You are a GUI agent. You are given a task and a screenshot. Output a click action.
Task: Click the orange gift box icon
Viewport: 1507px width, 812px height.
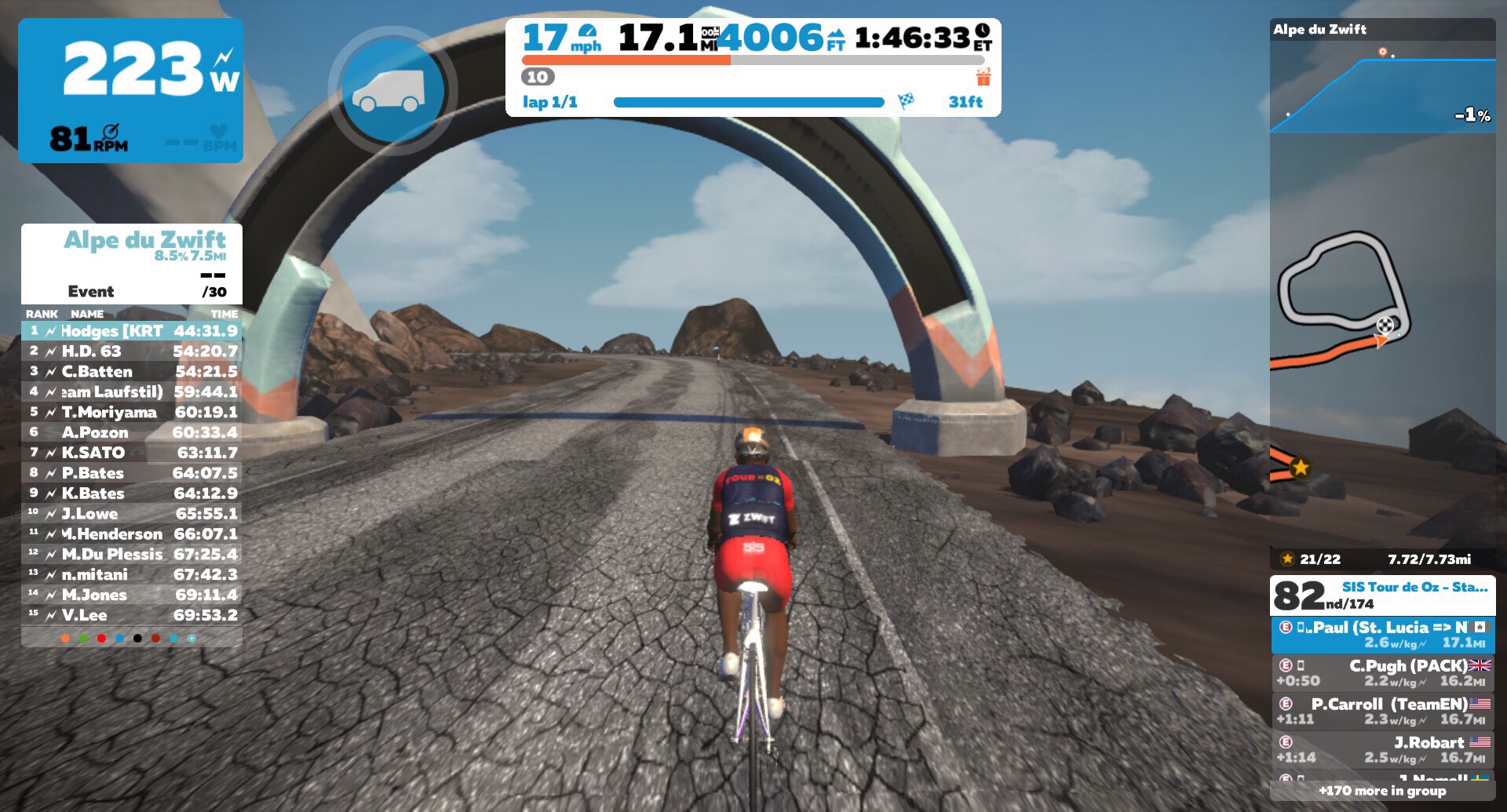click(983, 77)
